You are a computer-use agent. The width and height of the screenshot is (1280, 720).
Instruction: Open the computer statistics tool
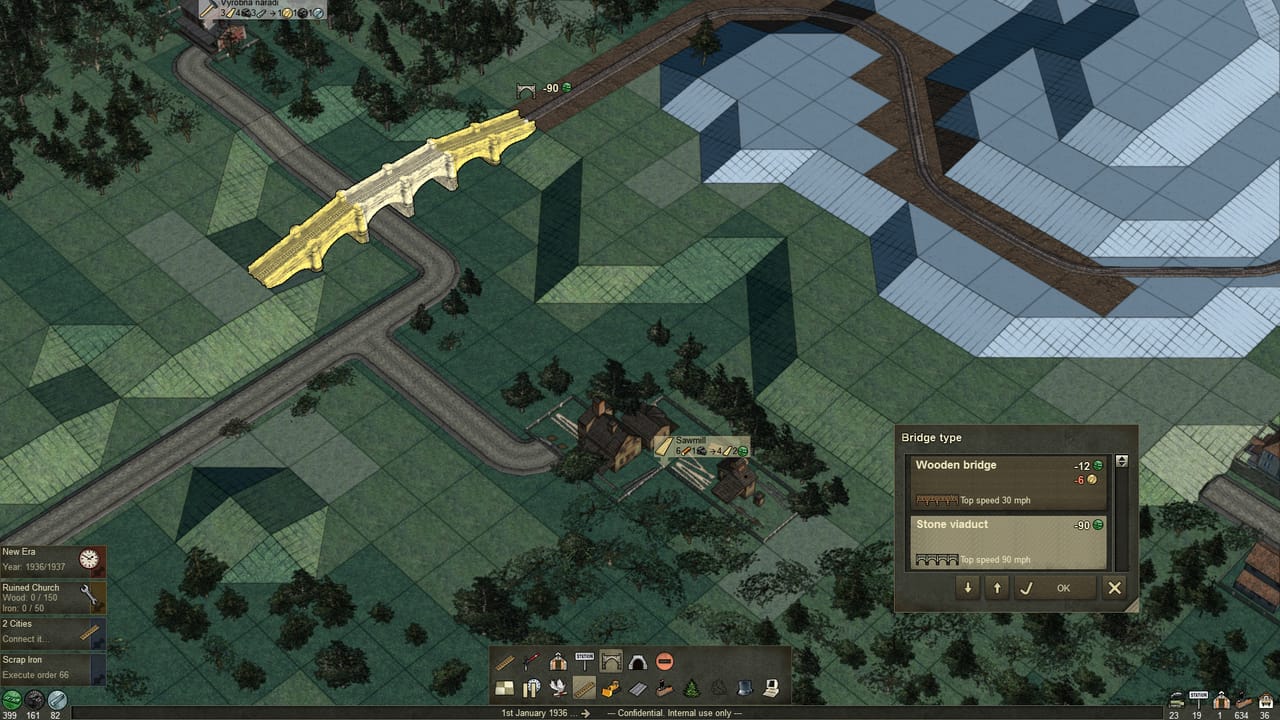(773, 688)
